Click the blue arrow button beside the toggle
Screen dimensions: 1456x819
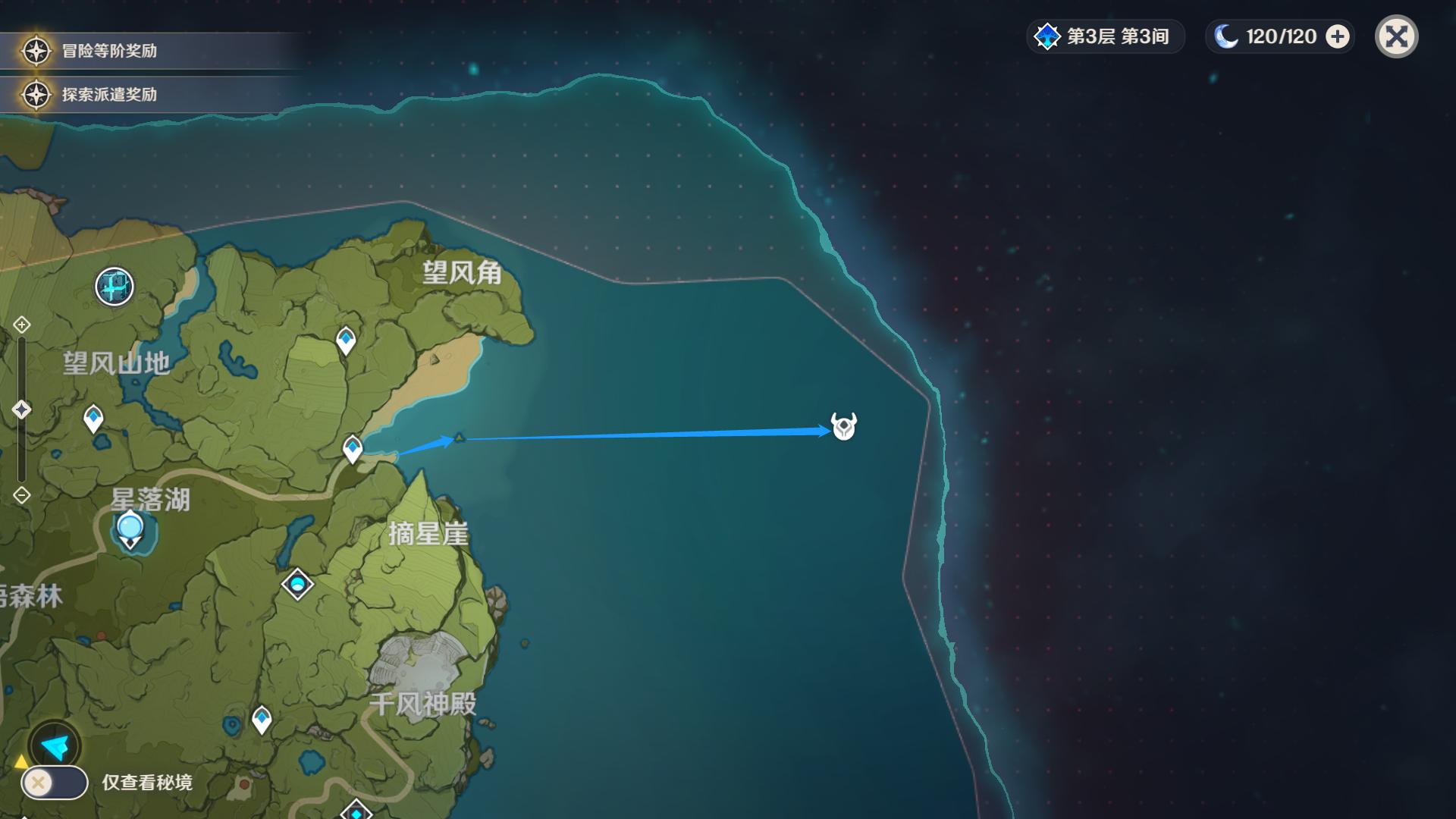click(x=55, y=747)
